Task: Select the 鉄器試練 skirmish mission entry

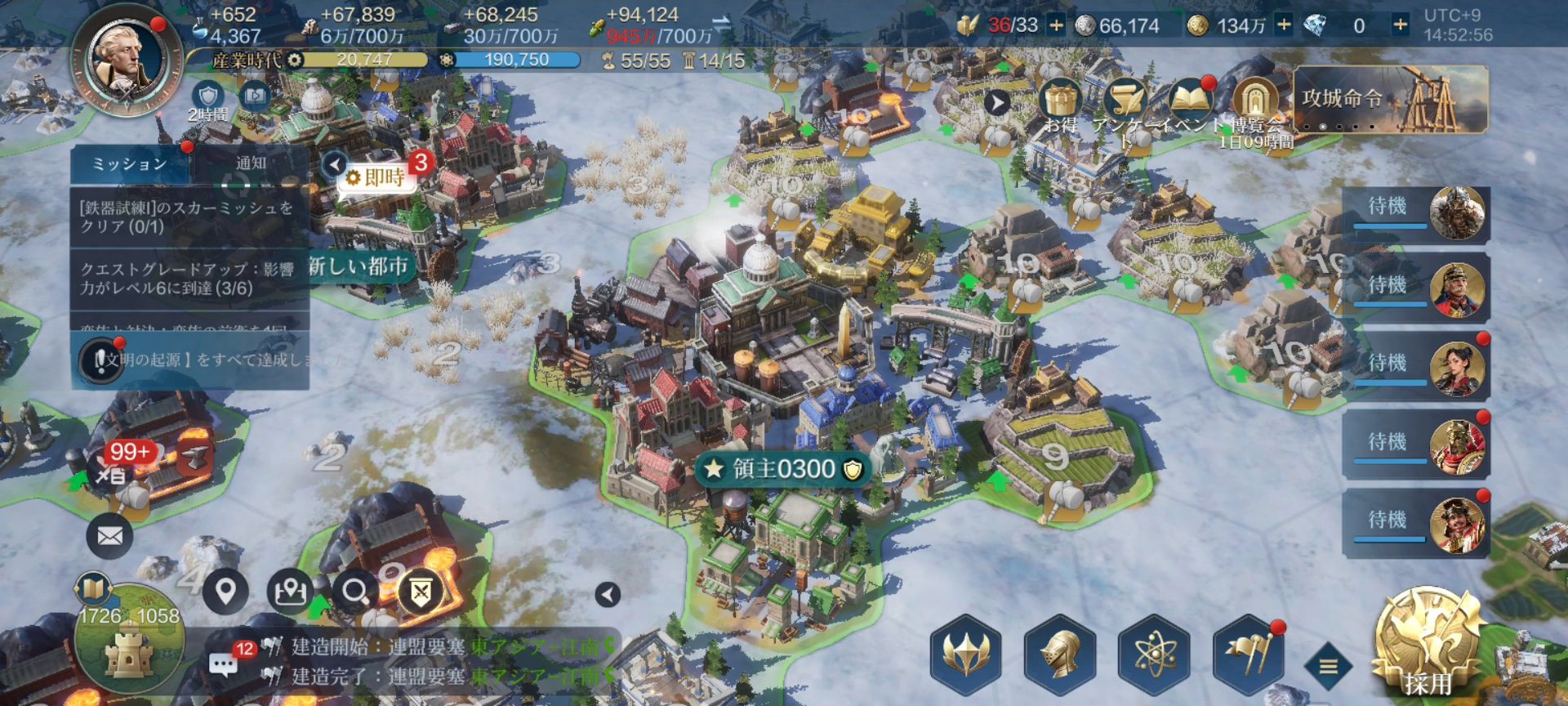Action: [x=189, y=217]
